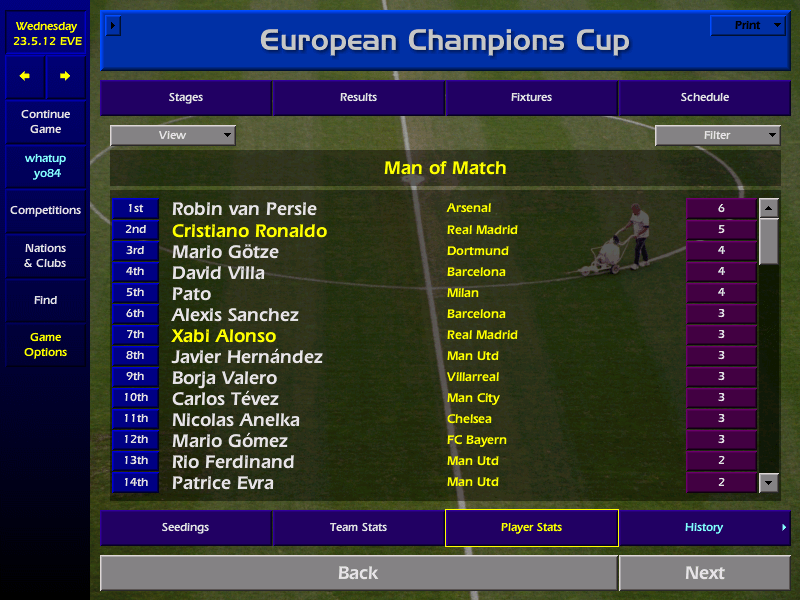Open Nations & Clubs menu
The height and width of the screenshot is (600, 800).
[x=45, y=256]
